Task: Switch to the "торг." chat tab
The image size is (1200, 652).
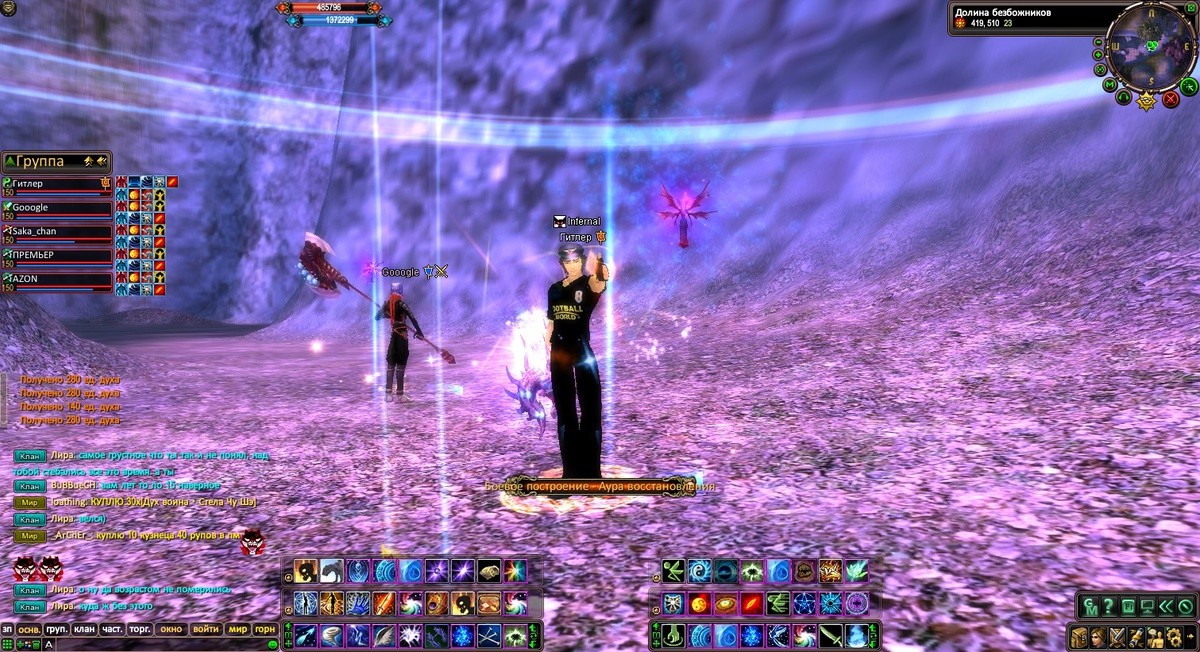Action: (x=140, y=629)
